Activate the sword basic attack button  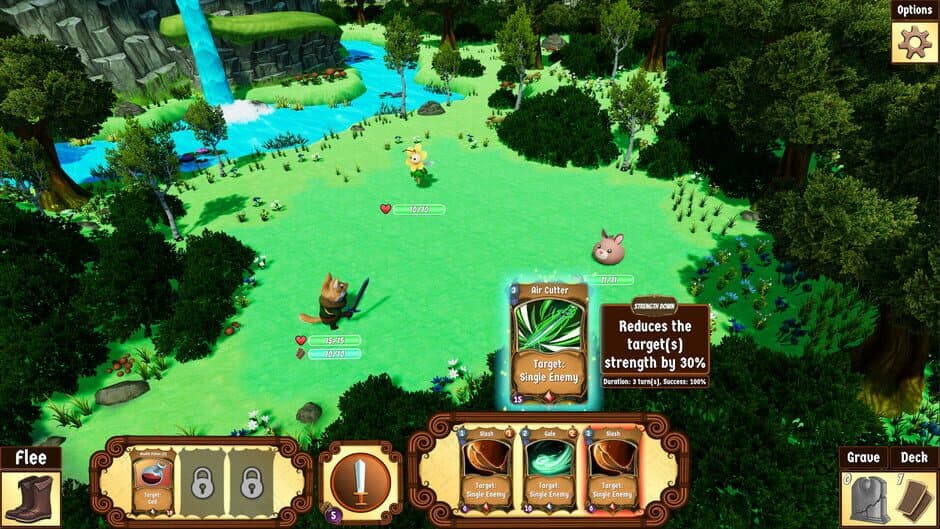coord(360,481)
